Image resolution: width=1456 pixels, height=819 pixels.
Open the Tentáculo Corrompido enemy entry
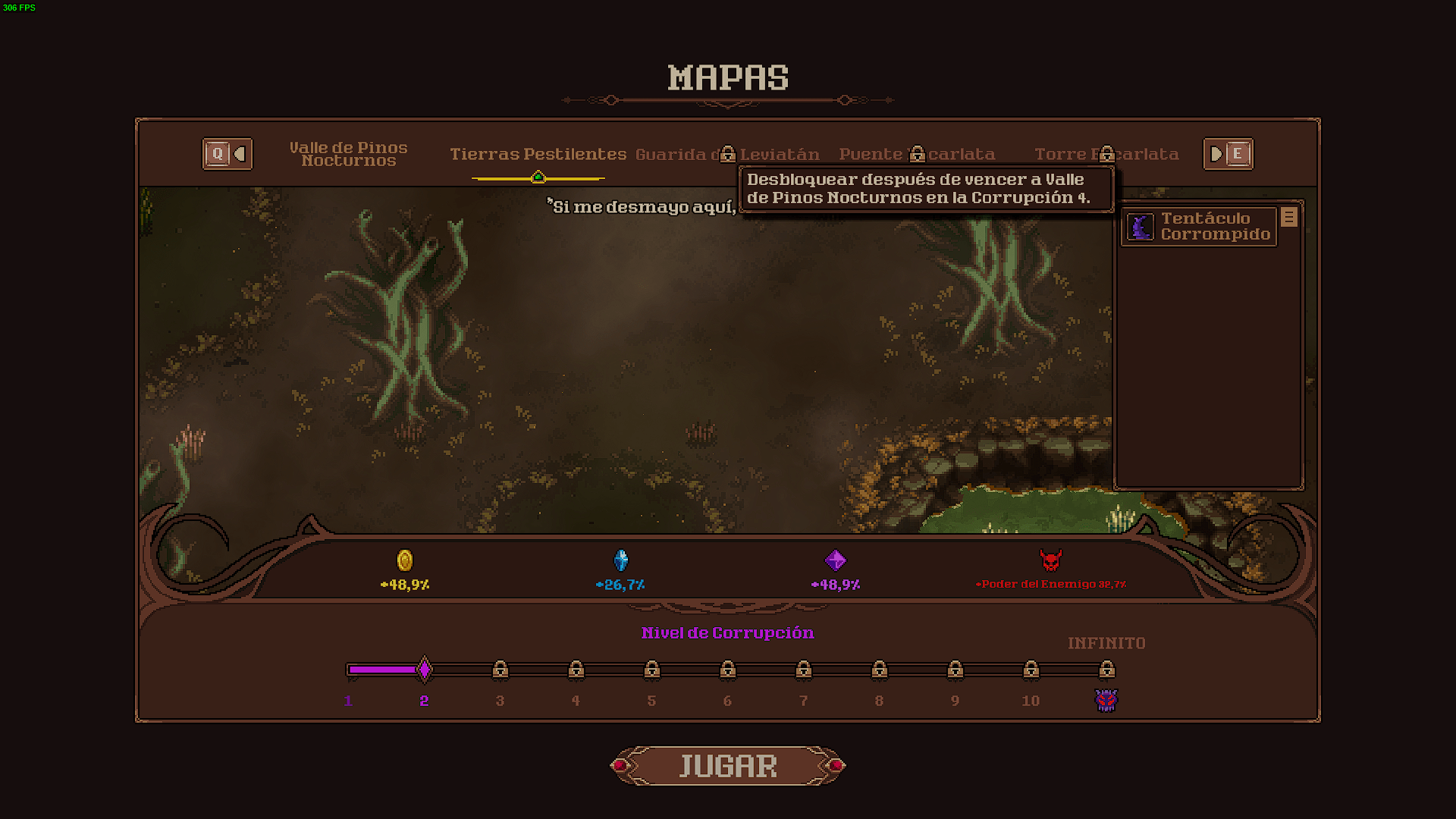[1199, 227]
